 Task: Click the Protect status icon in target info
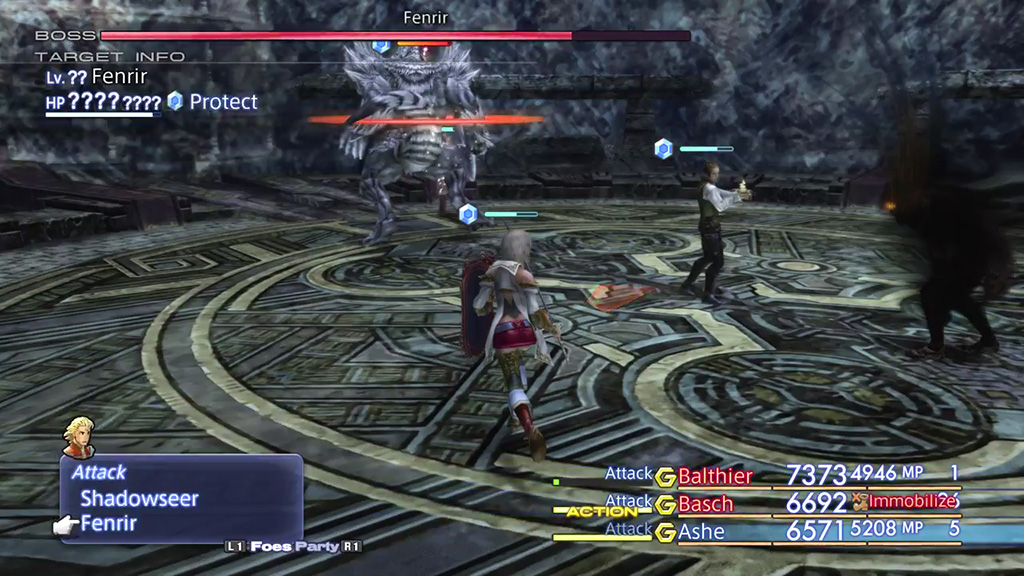click(x=176, y=101)
